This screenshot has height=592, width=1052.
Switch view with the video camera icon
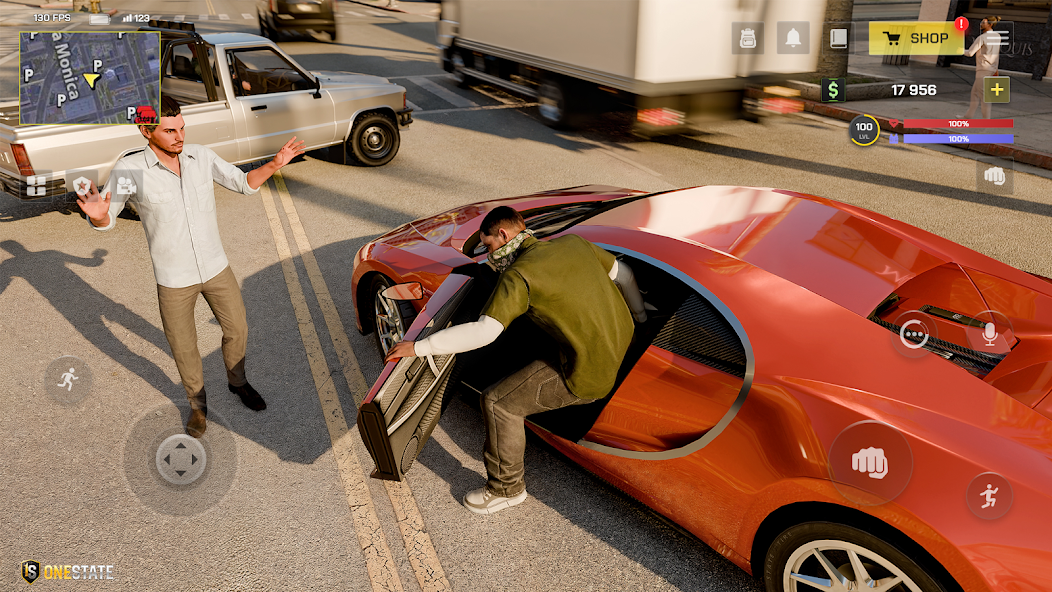[x=126, y=185]
